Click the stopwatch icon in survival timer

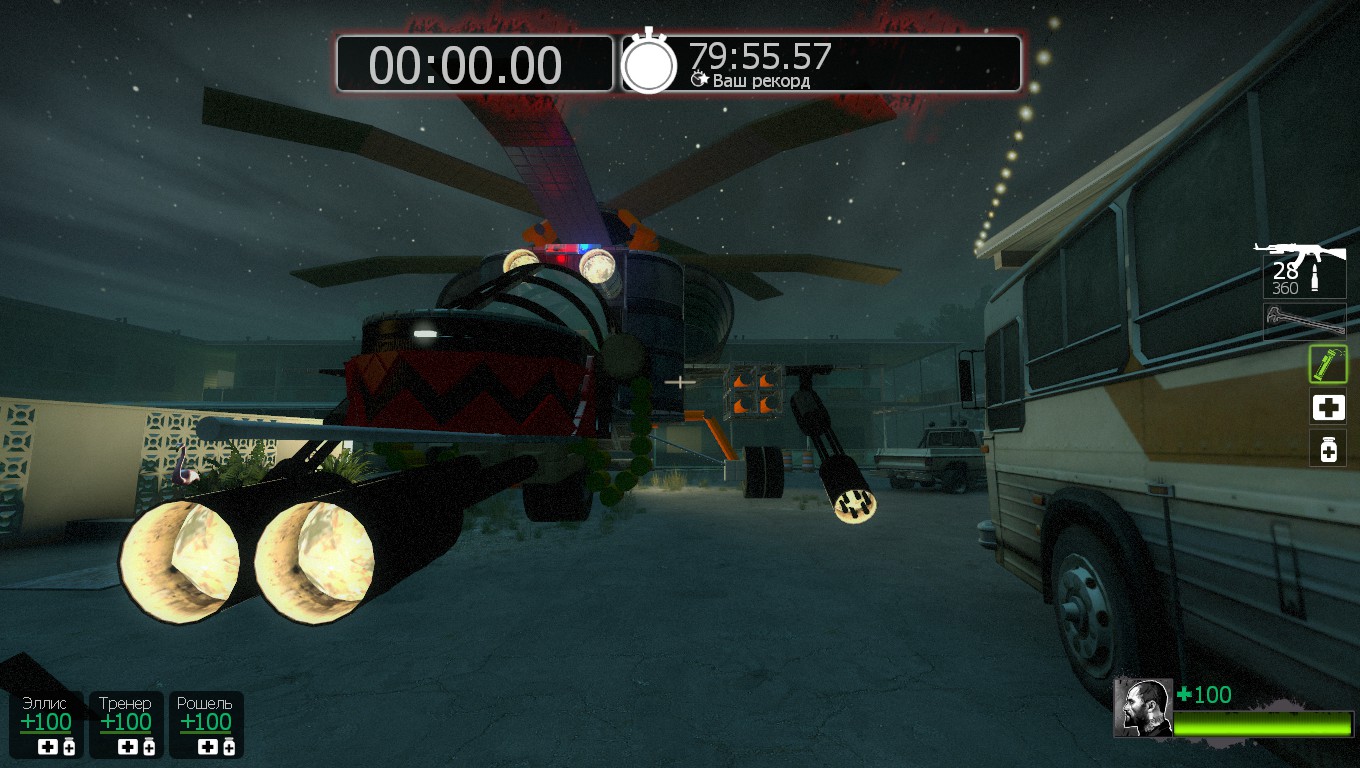tap(650, 64)
